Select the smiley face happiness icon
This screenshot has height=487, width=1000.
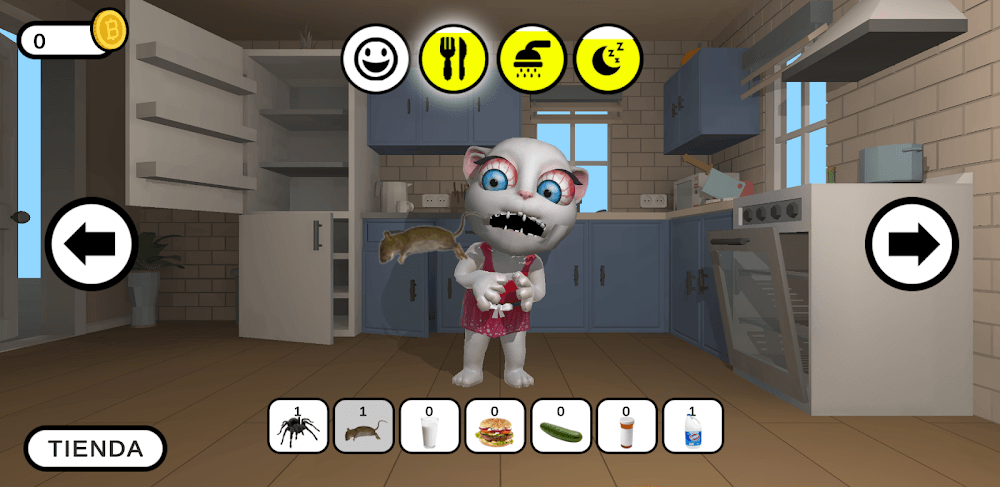[x=376, y=59]
